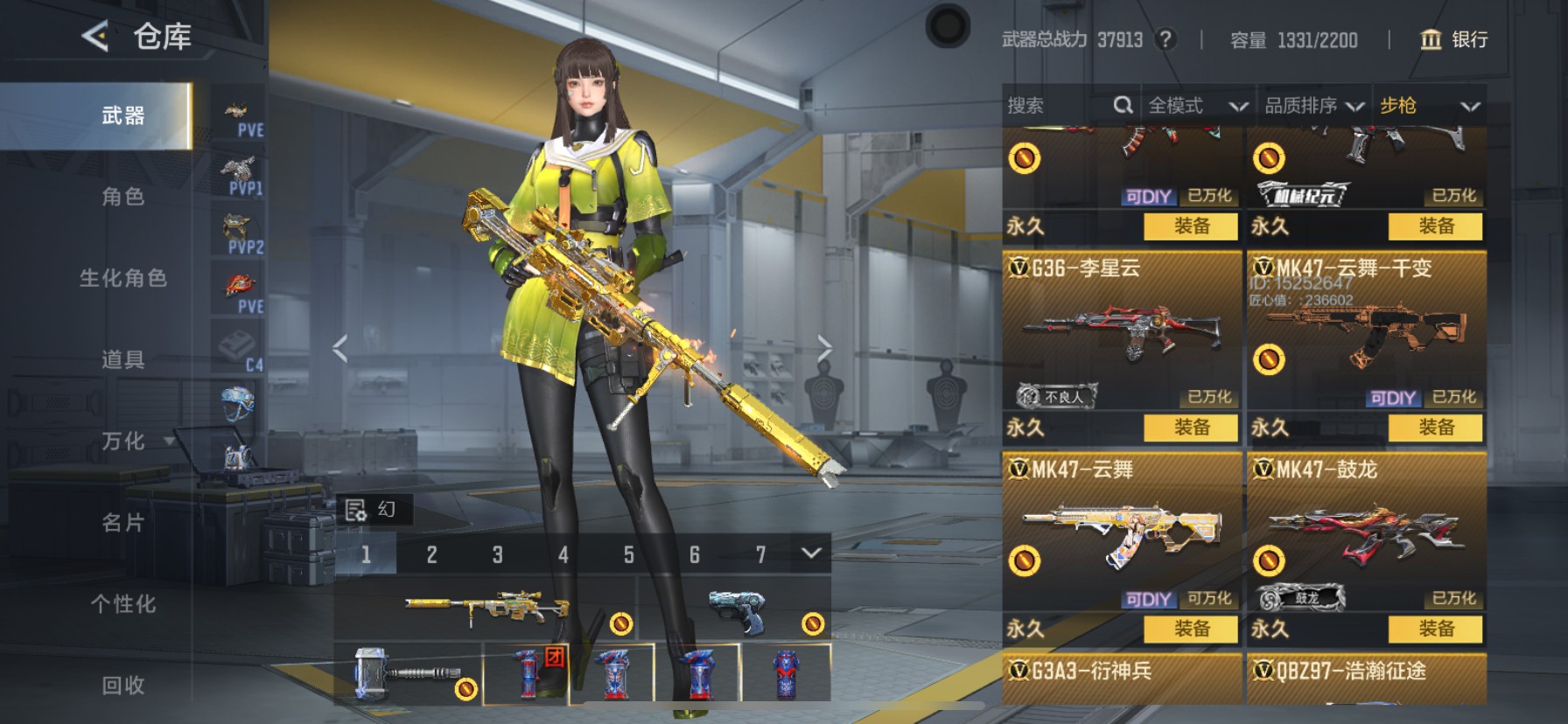Select the 道具 items tab

(x=122, y=359)
